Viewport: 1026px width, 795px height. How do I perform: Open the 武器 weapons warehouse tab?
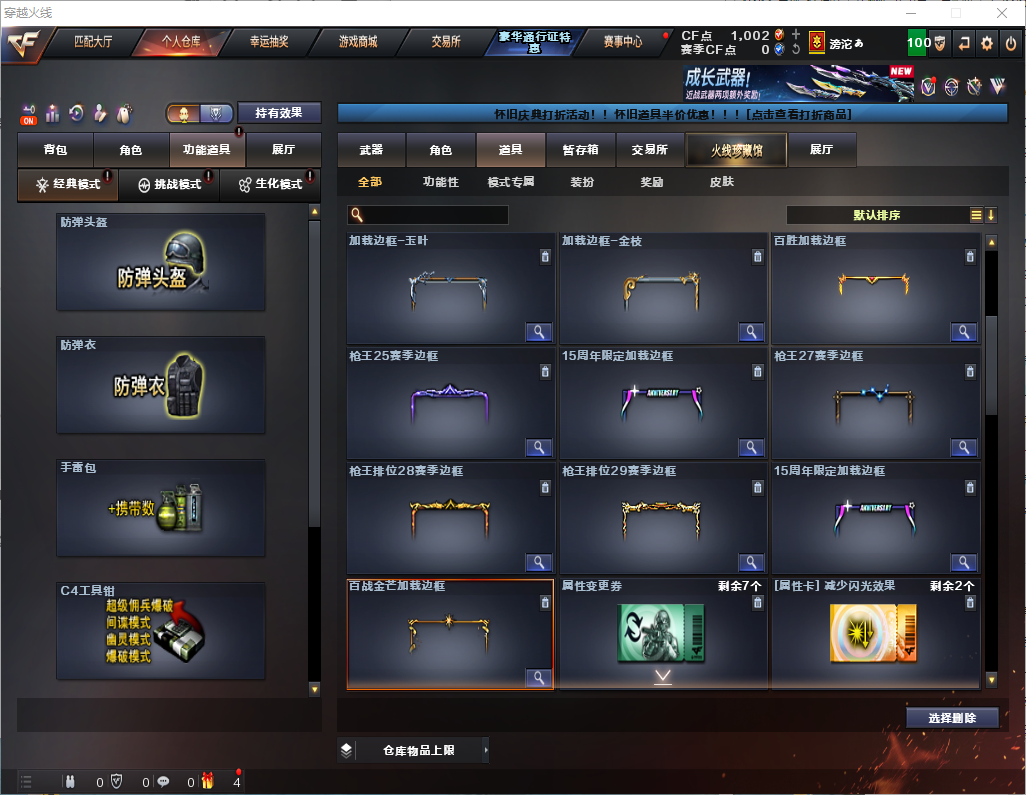pos(371,150)
